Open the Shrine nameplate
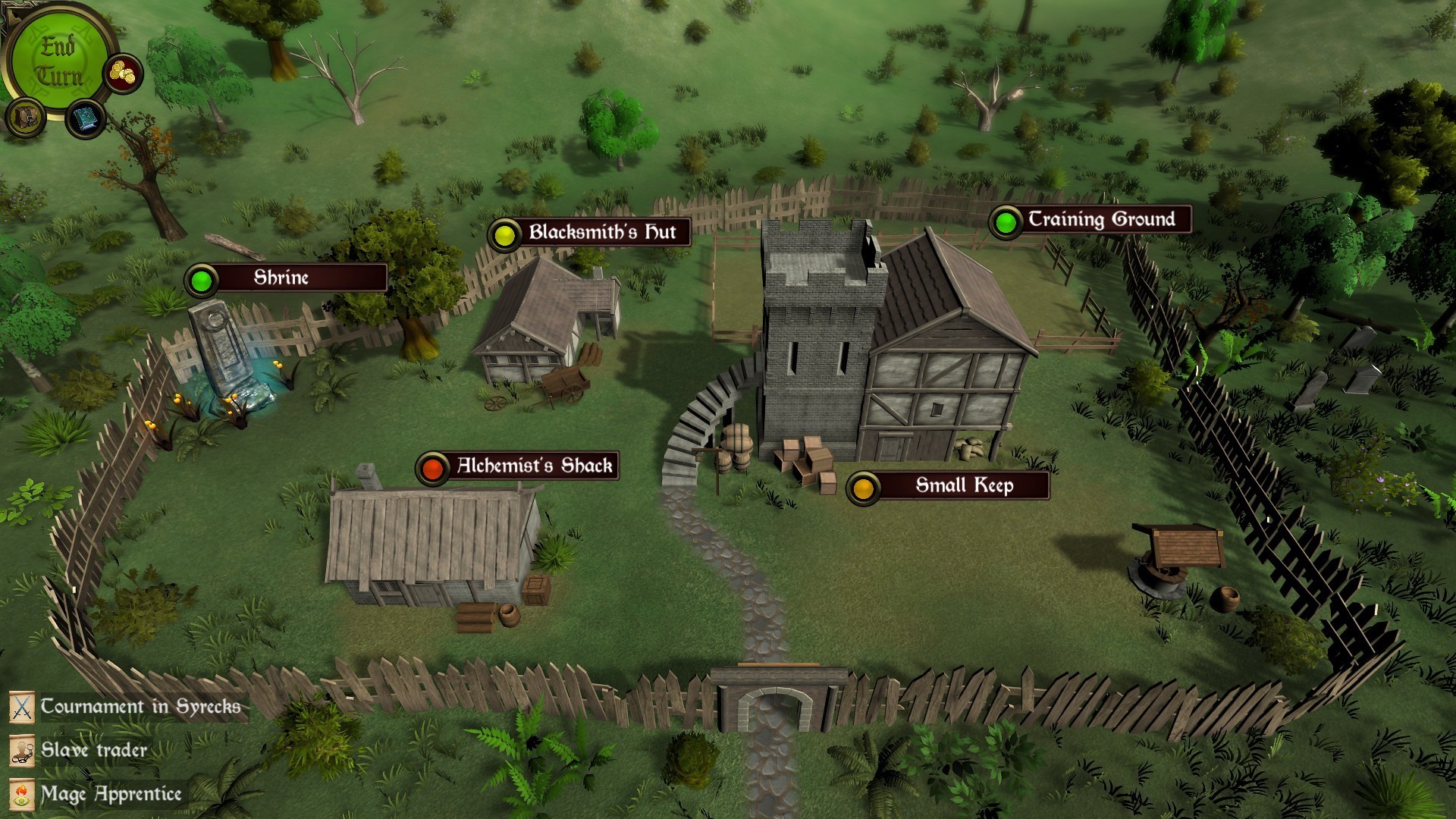Image resolution: width=1456 pixels, height=819 pixels. tap(281, 279)
